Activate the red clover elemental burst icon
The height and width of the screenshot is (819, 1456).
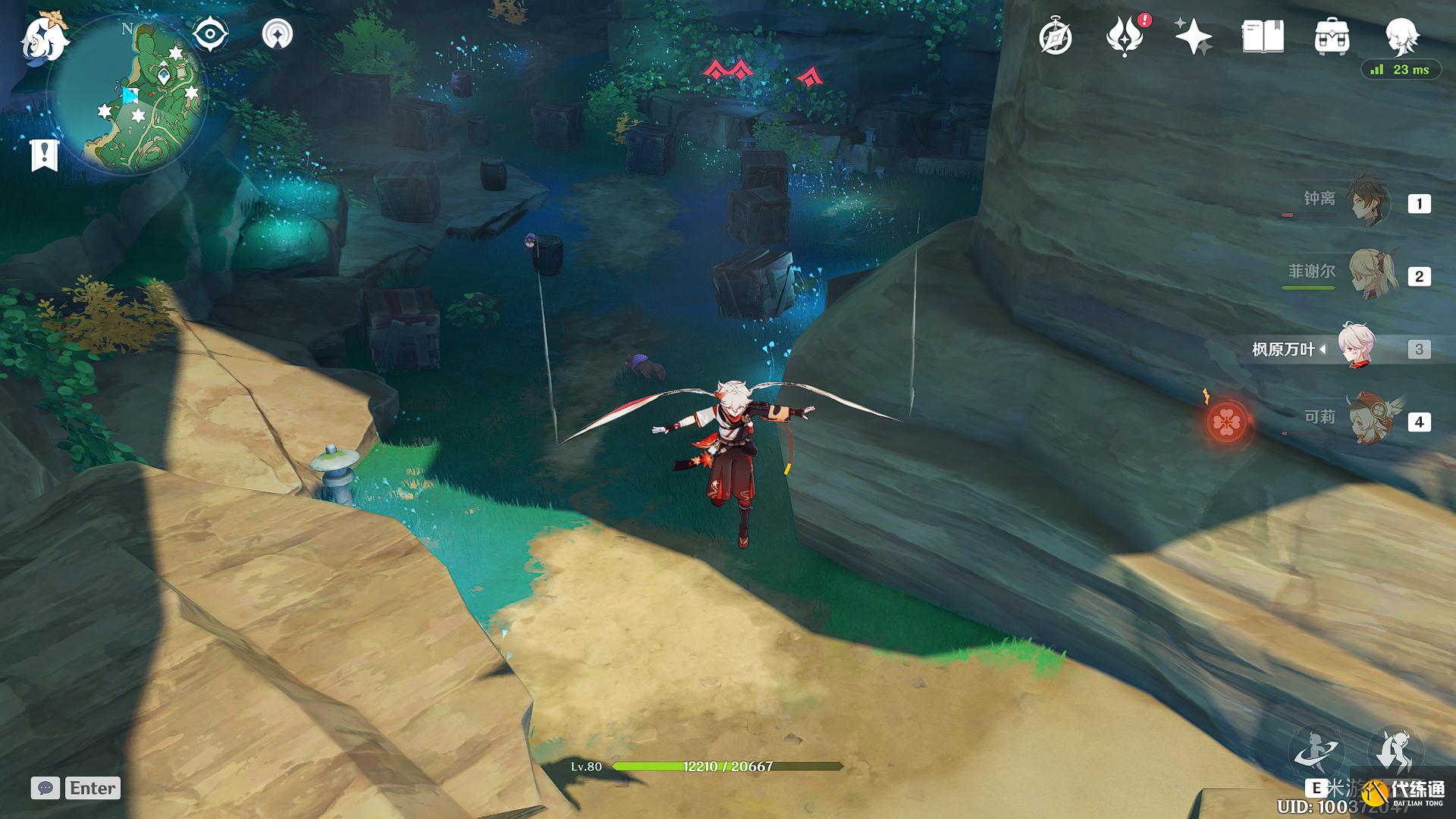tap(1225, 422)
